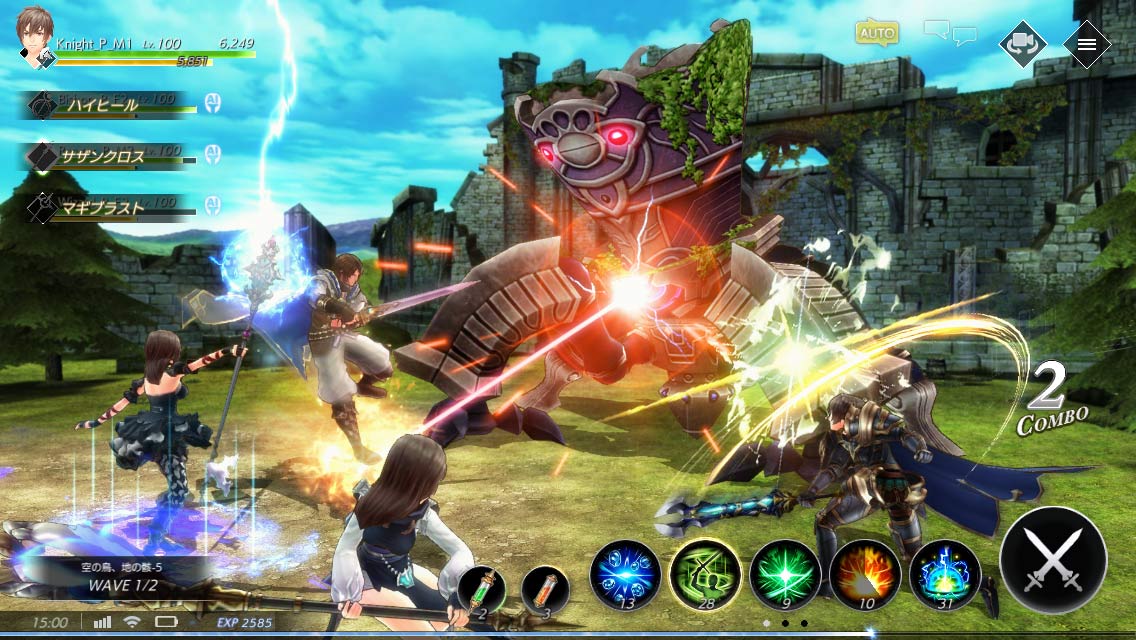Open the hamburger menu

(1087, 44)
